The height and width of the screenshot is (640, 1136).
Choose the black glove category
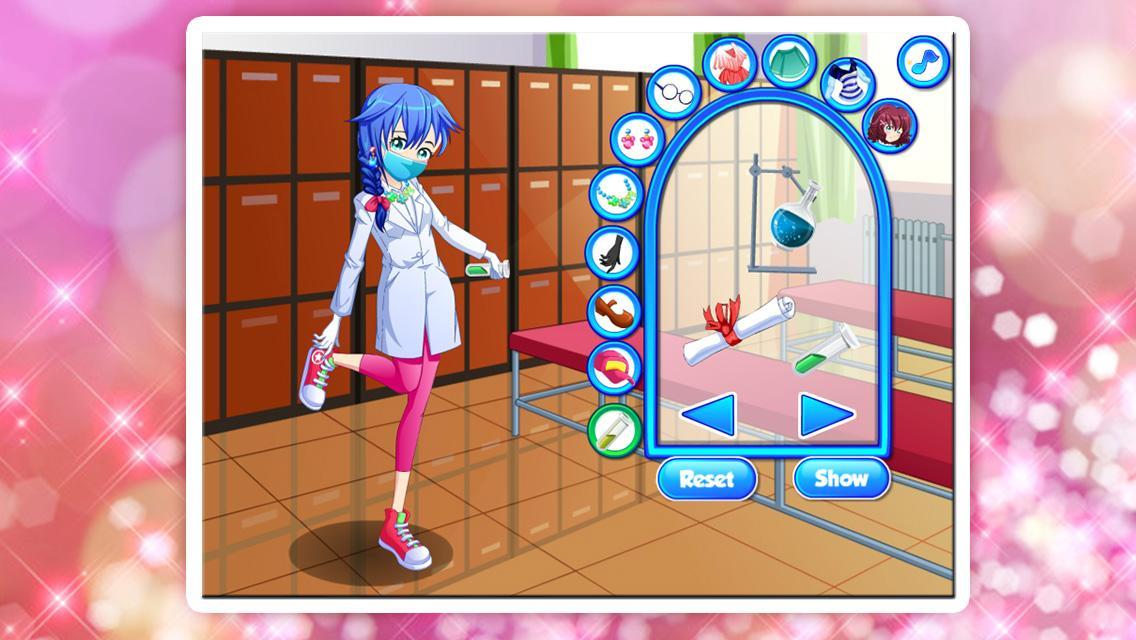tap(612, 252)
